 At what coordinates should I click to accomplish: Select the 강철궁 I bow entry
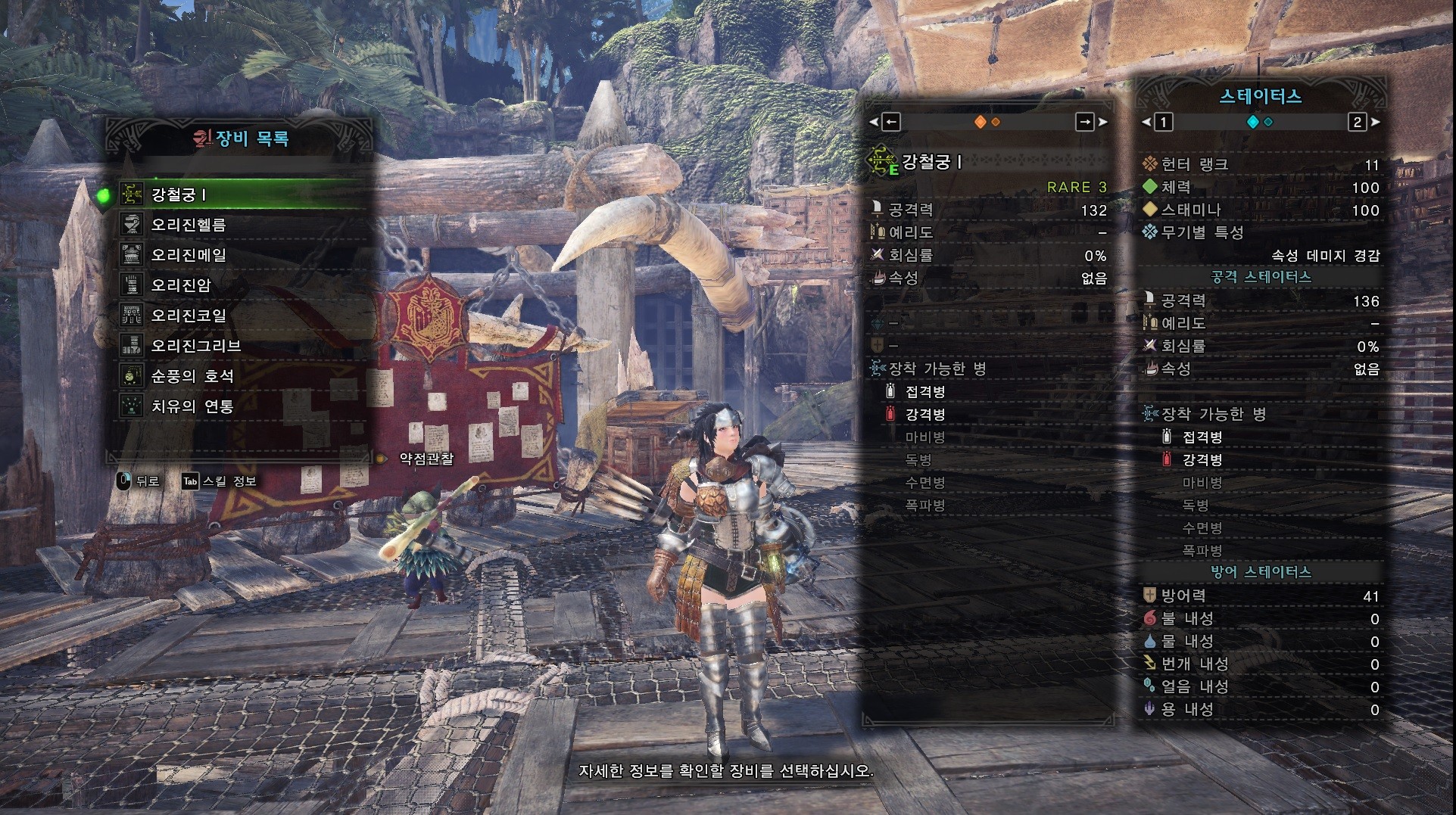(179, 194)
